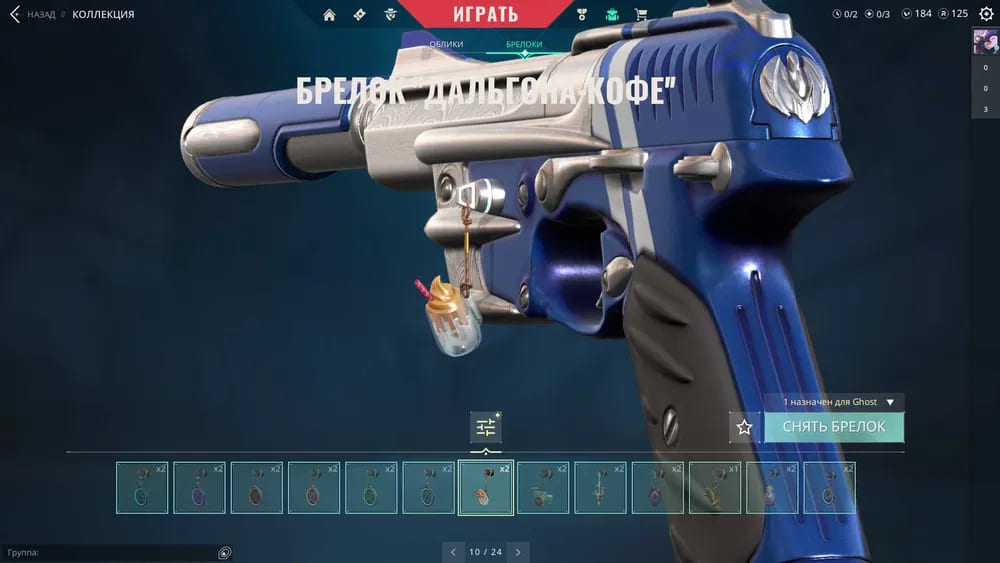Select the highlighted Dalgona coffee charm thumbnail

pos(486,487)
